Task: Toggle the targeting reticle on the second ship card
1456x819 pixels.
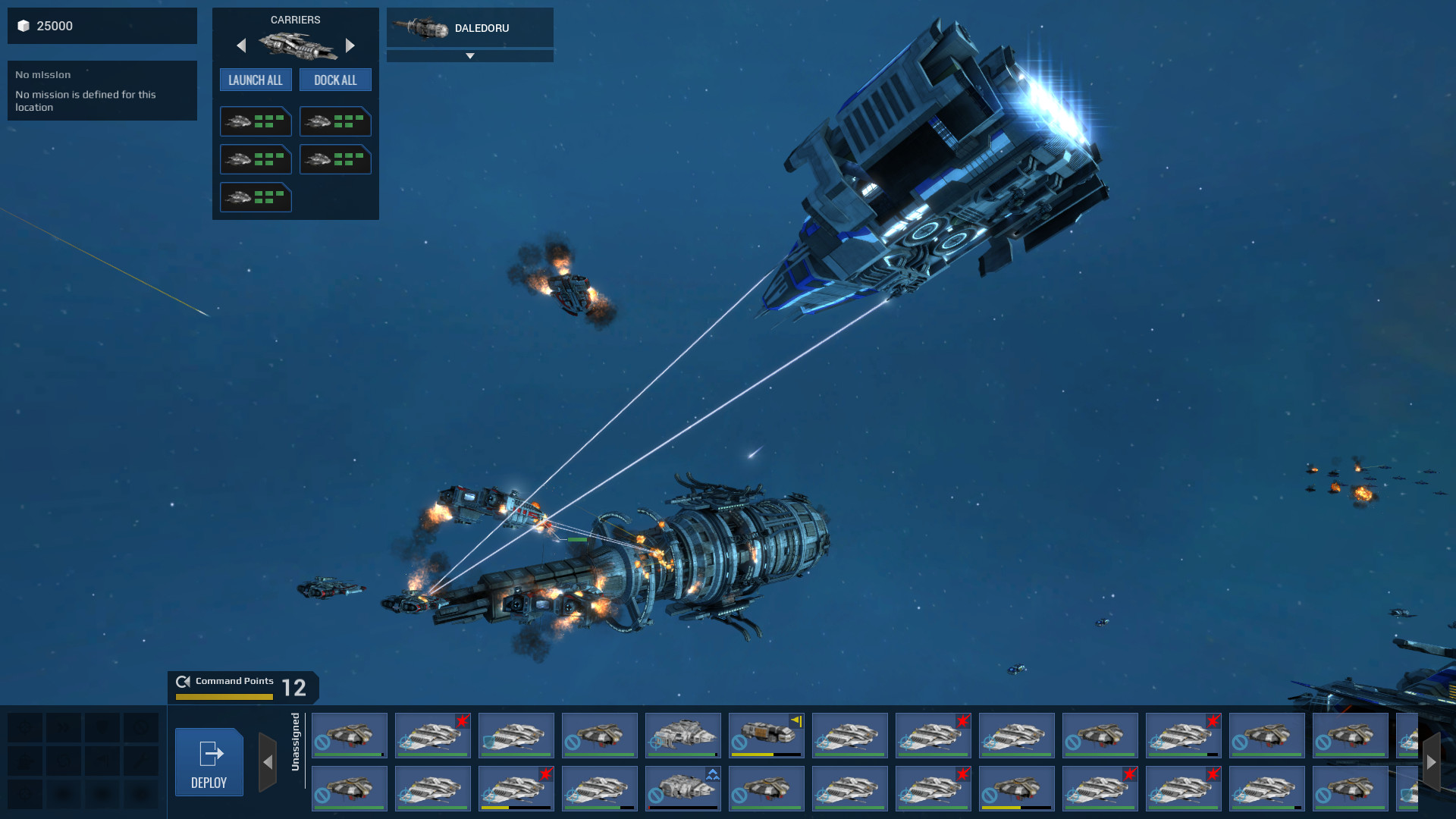Action: click(x=406, y=742)
